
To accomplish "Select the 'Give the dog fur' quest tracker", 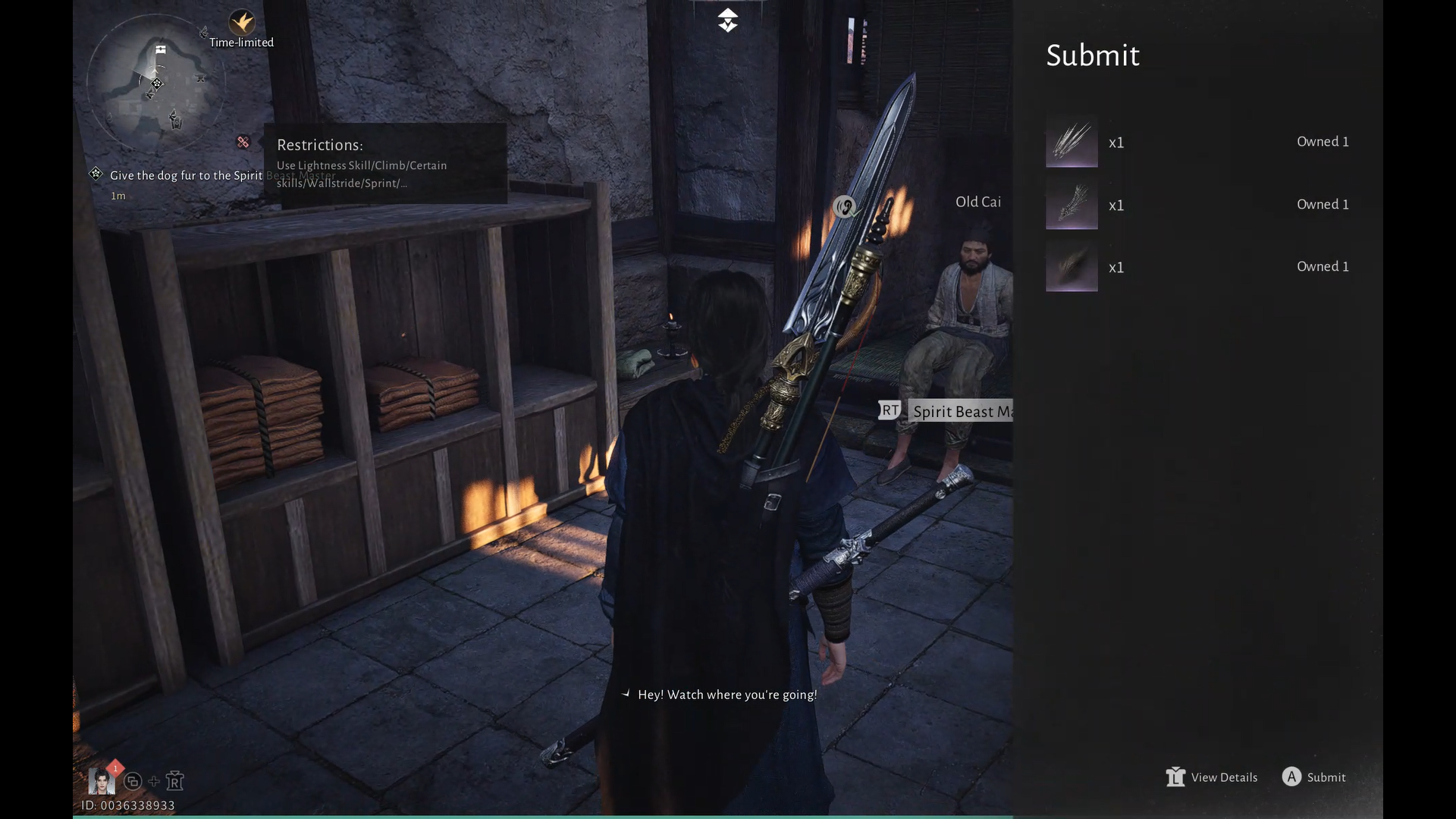I will pos(186,176).
